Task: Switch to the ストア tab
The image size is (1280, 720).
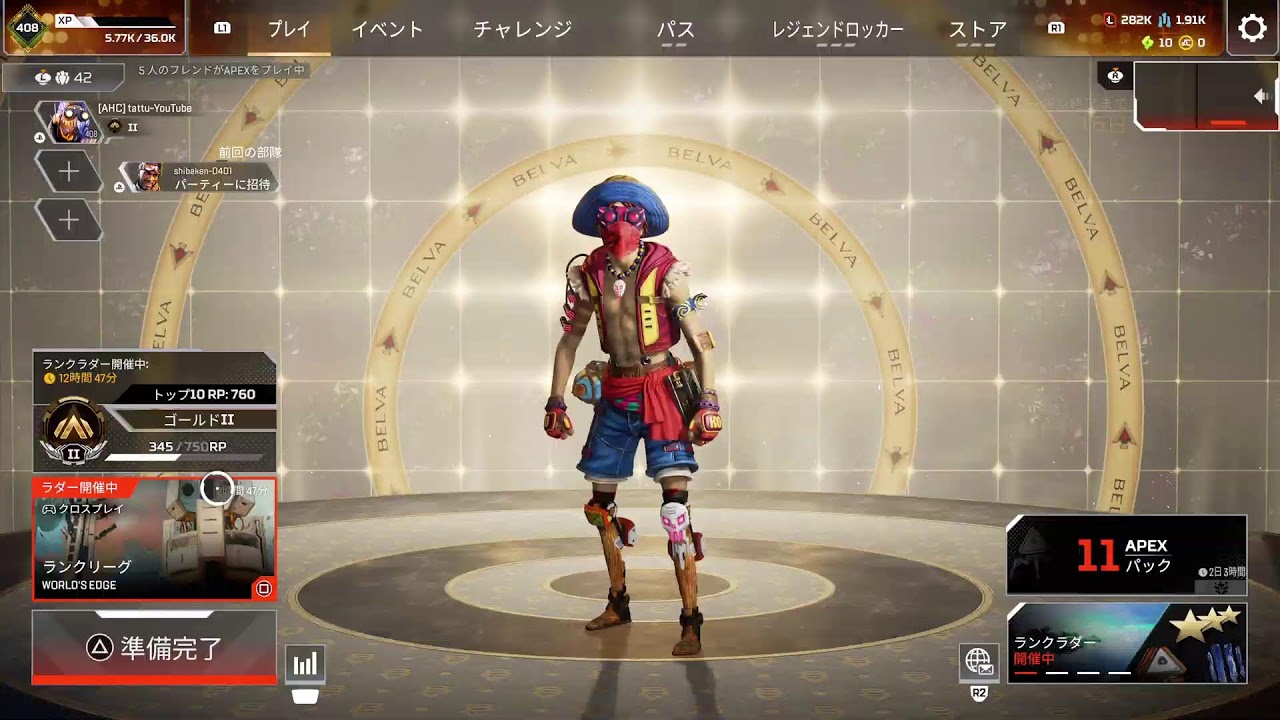Action: click(x=975, y=30)
